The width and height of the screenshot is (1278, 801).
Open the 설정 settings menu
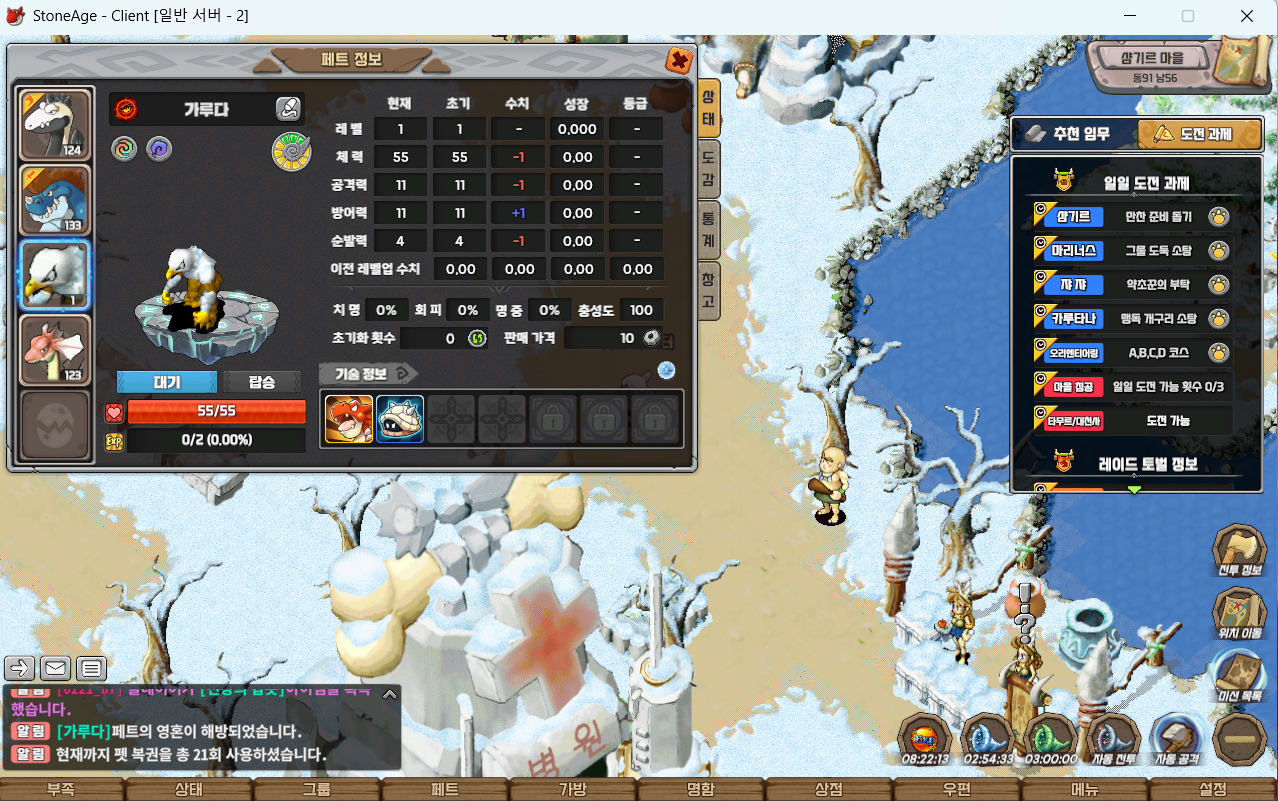1213,789
